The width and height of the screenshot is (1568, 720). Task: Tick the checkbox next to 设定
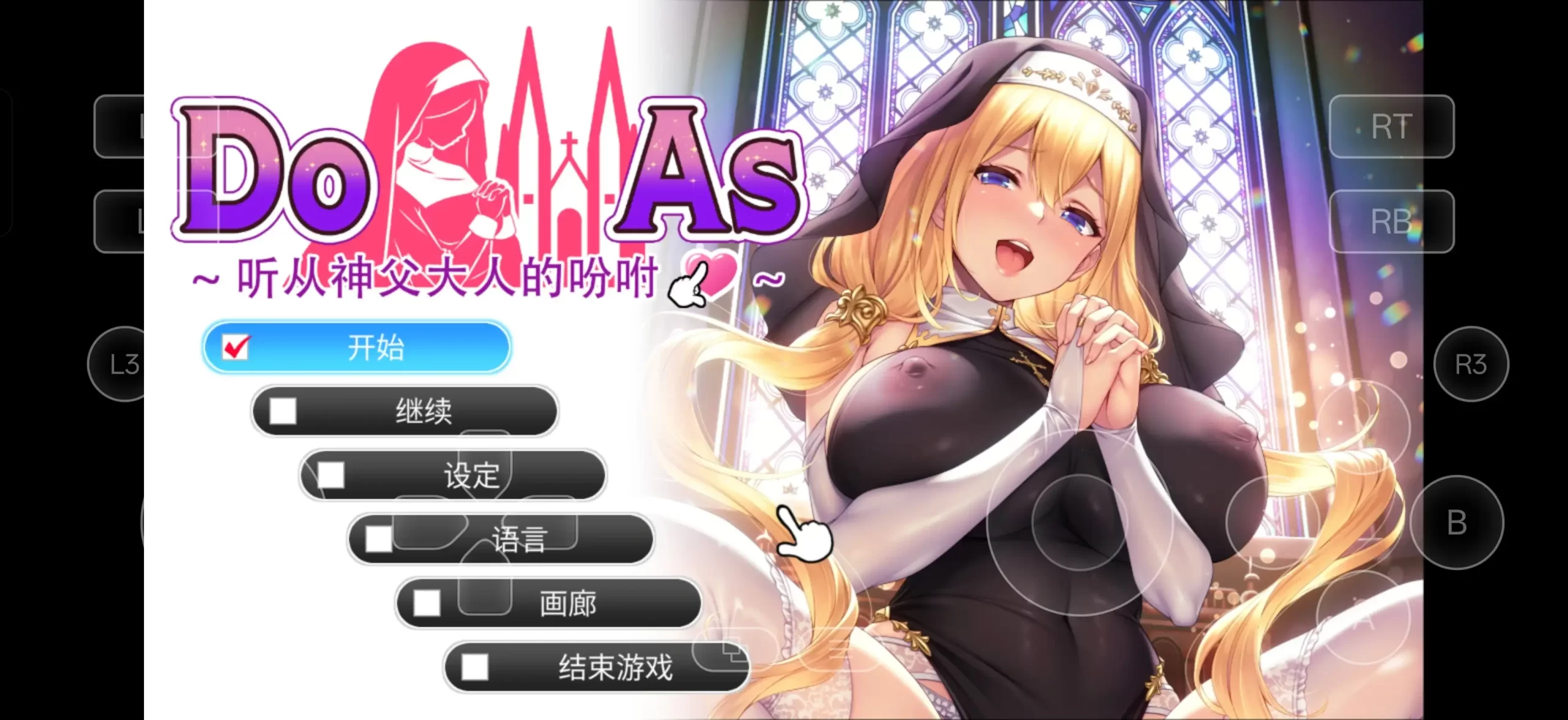click(331, 475)
